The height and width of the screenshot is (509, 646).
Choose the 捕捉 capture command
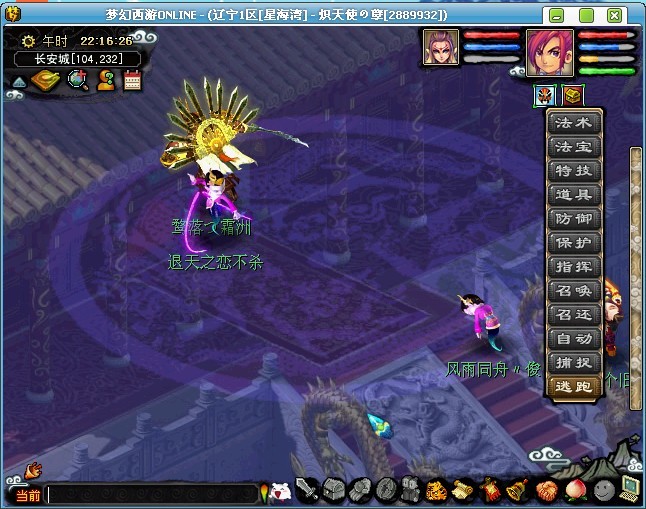pyautogui.click(x=574, y=363)
